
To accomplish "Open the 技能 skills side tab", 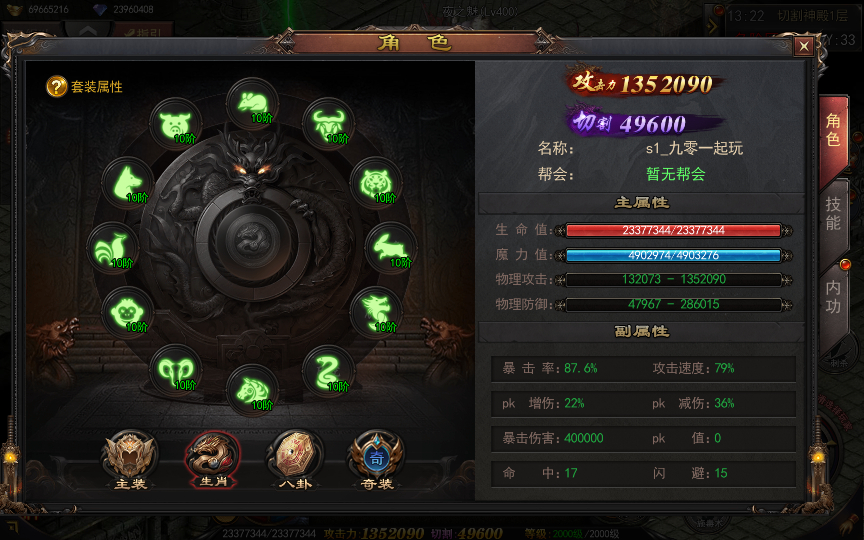I will 833,210.
